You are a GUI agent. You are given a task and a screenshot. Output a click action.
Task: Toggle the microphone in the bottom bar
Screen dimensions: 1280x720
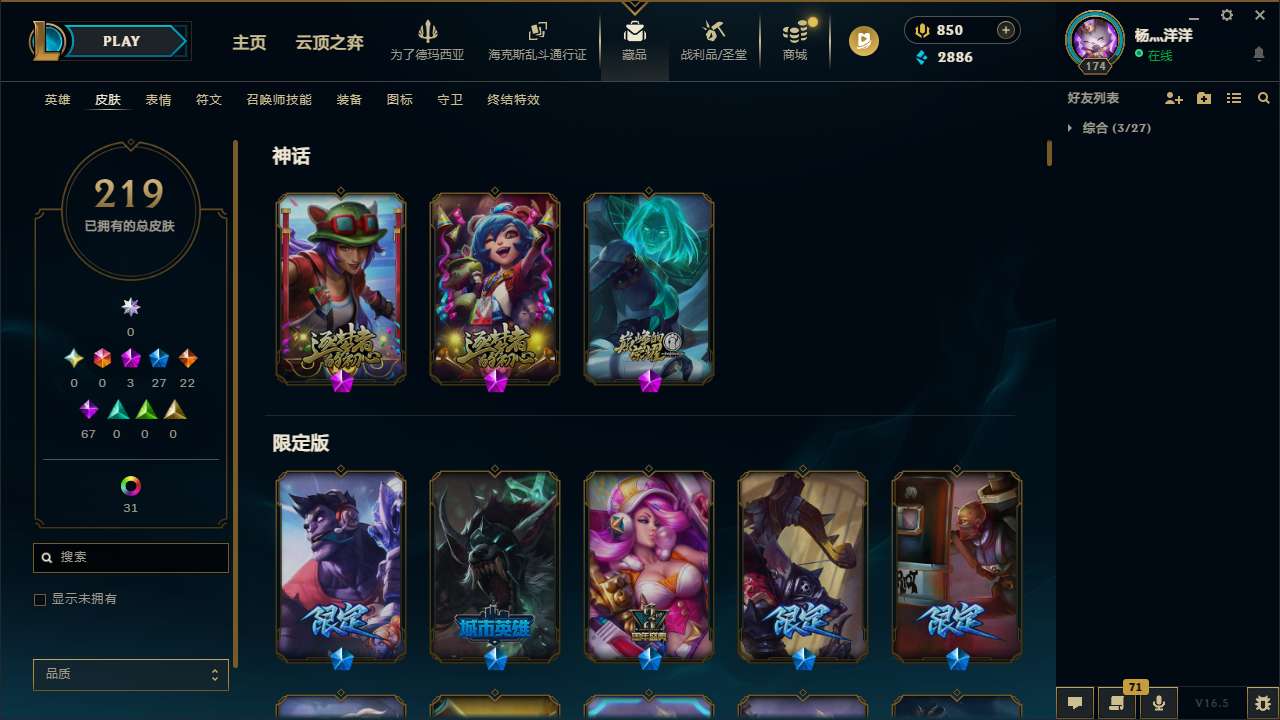(1157, 703)
